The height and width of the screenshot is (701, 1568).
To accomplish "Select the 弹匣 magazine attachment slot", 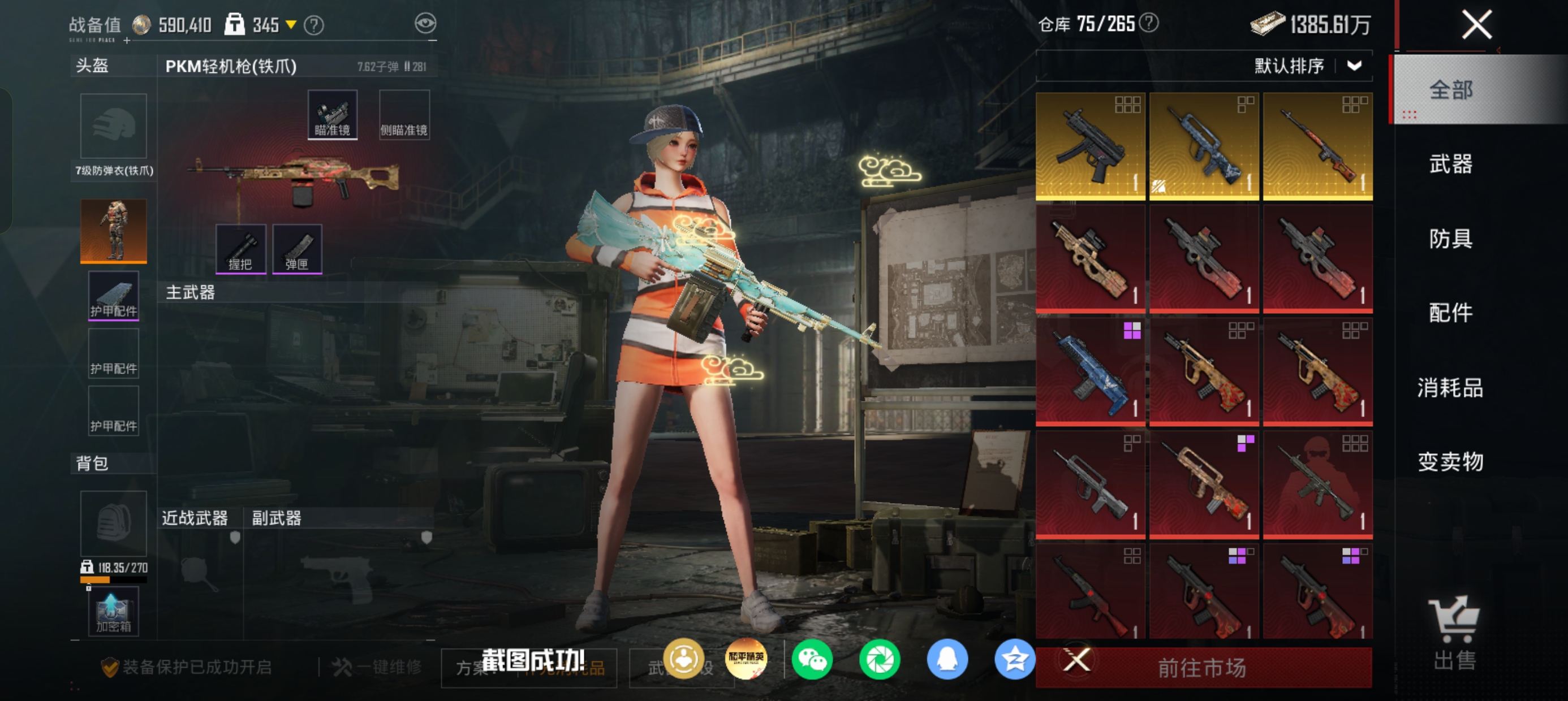I will pos(297,249).
